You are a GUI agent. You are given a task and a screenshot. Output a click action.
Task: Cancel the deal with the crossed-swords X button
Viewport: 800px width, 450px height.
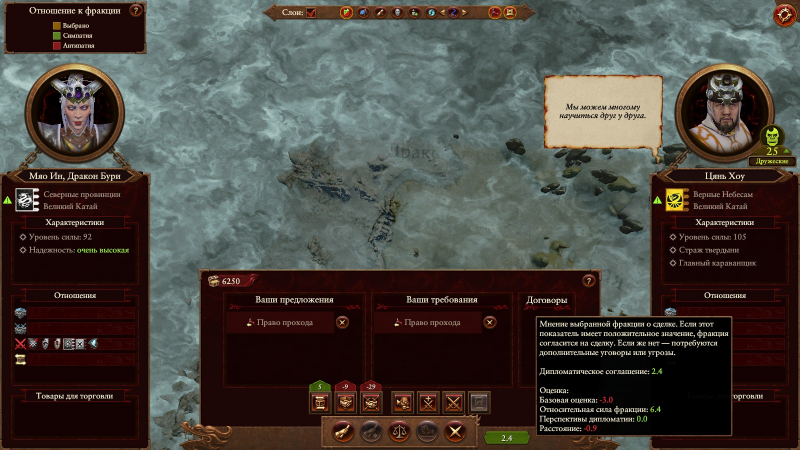click(456, 431)
